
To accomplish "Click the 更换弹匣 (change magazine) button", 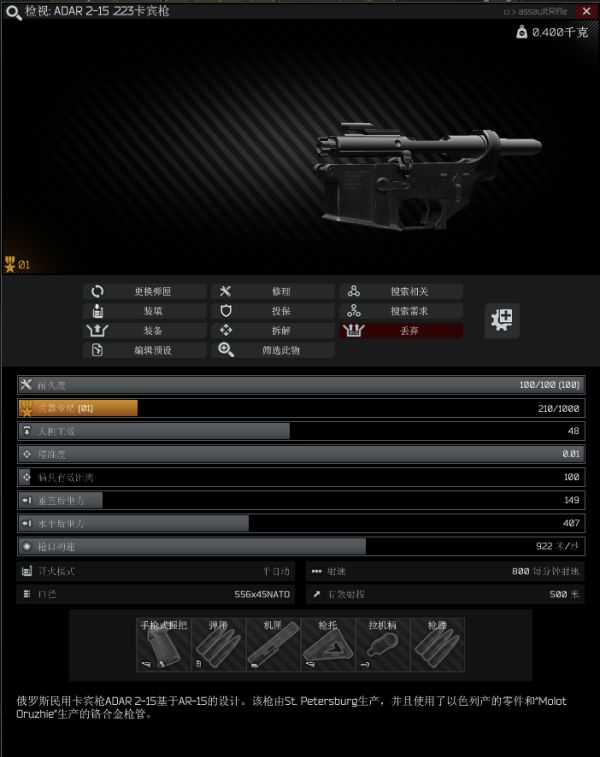I will pyautogui.click(x=145, y=292).
